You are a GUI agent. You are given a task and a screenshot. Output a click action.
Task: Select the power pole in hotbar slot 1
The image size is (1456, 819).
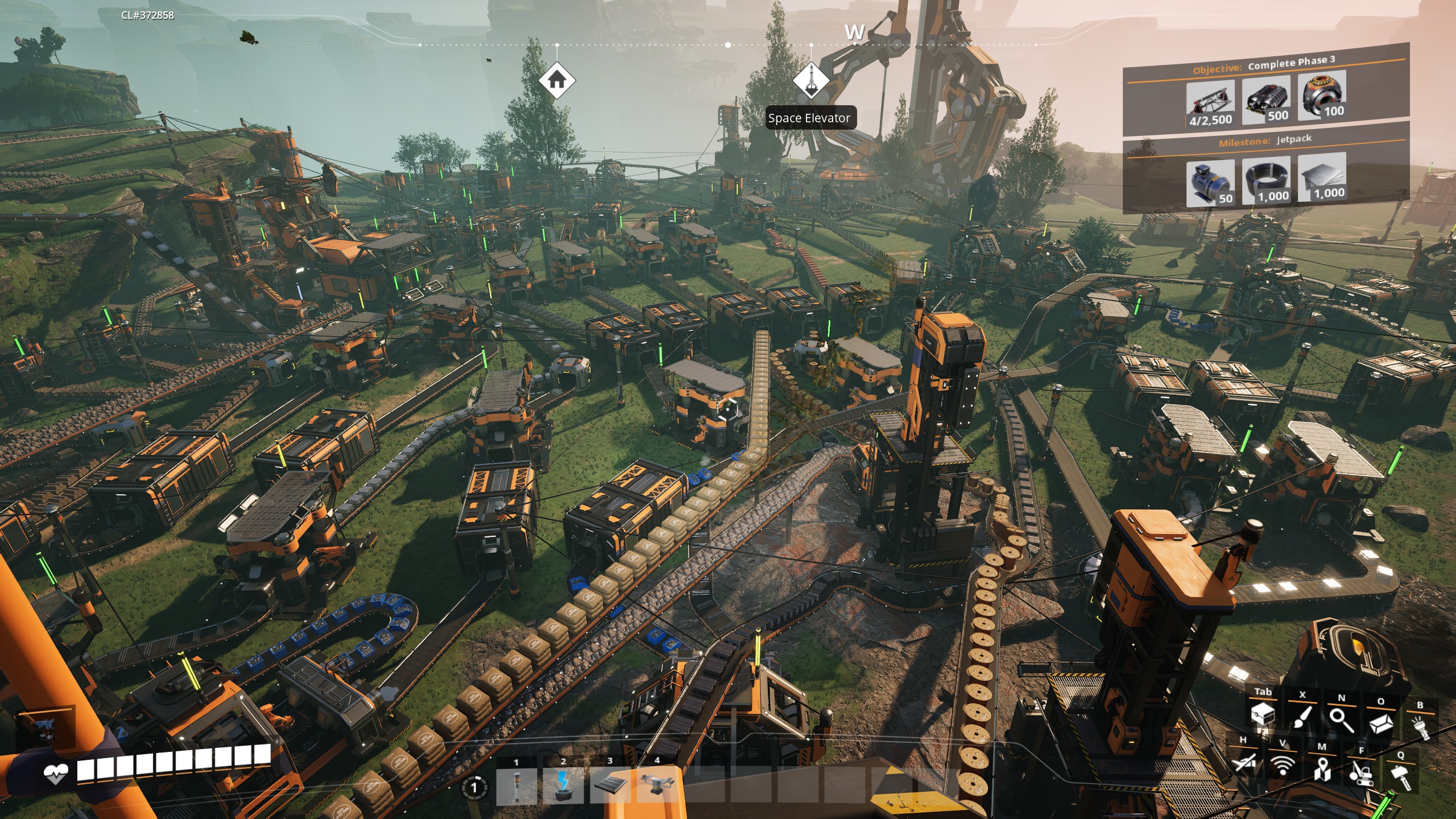point(517,787)
